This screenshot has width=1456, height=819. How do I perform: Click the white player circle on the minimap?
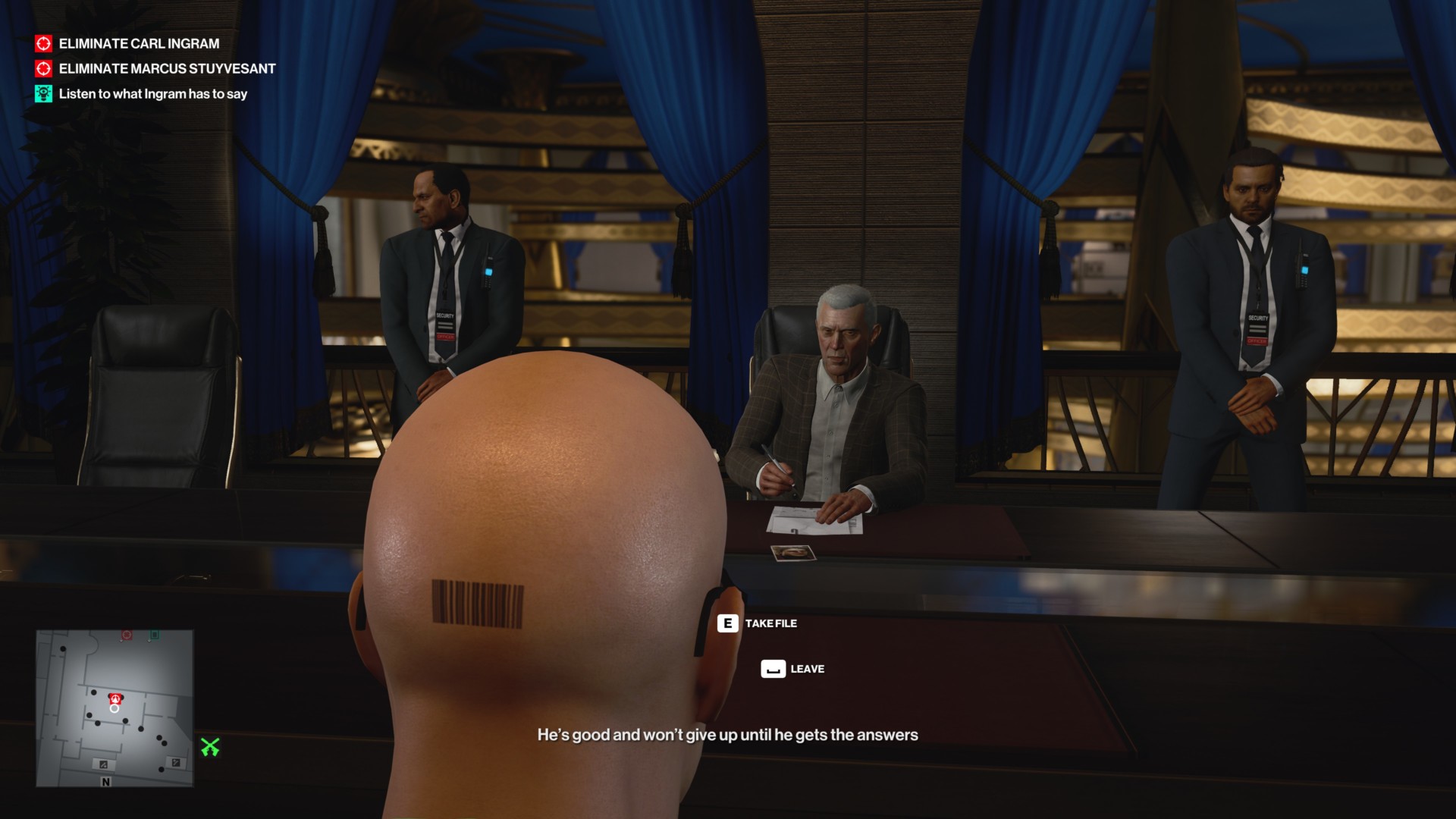pos(114,708)
